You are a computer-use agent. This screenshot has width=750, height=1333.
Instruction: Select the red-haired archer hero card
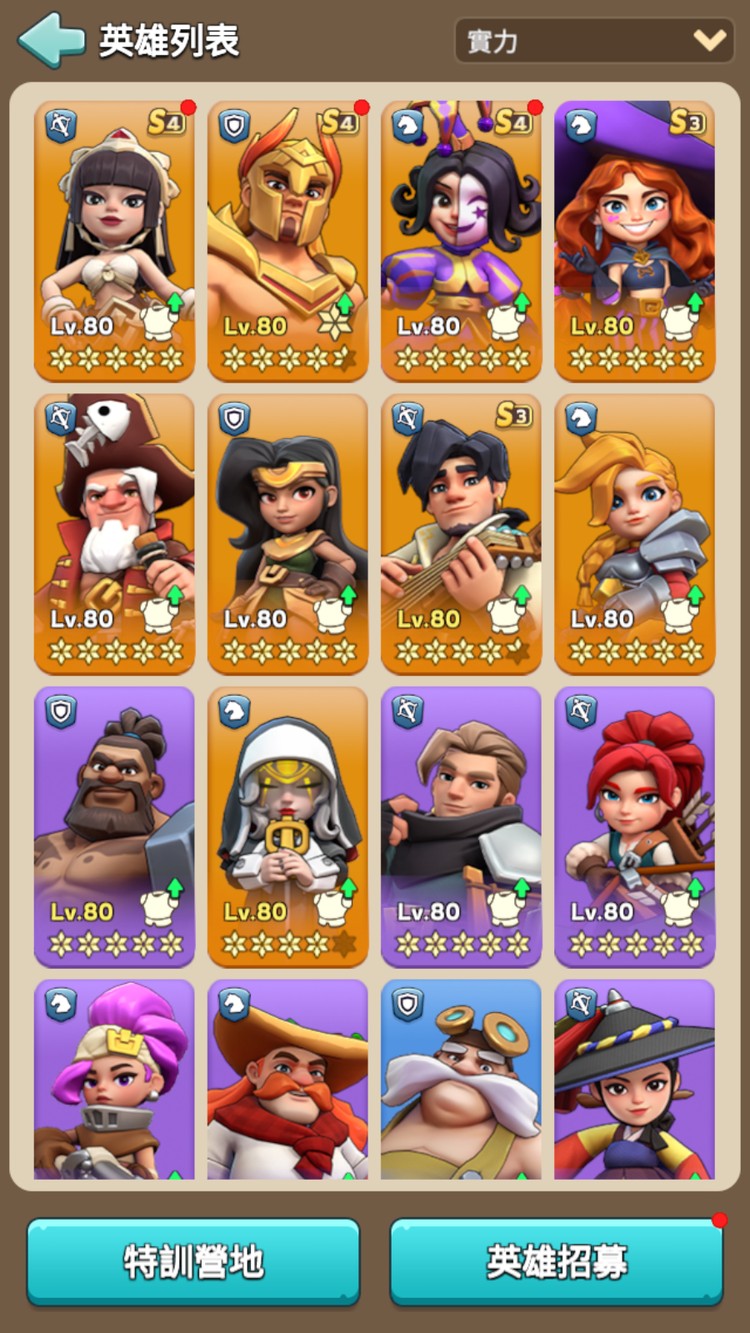point(634,826)
